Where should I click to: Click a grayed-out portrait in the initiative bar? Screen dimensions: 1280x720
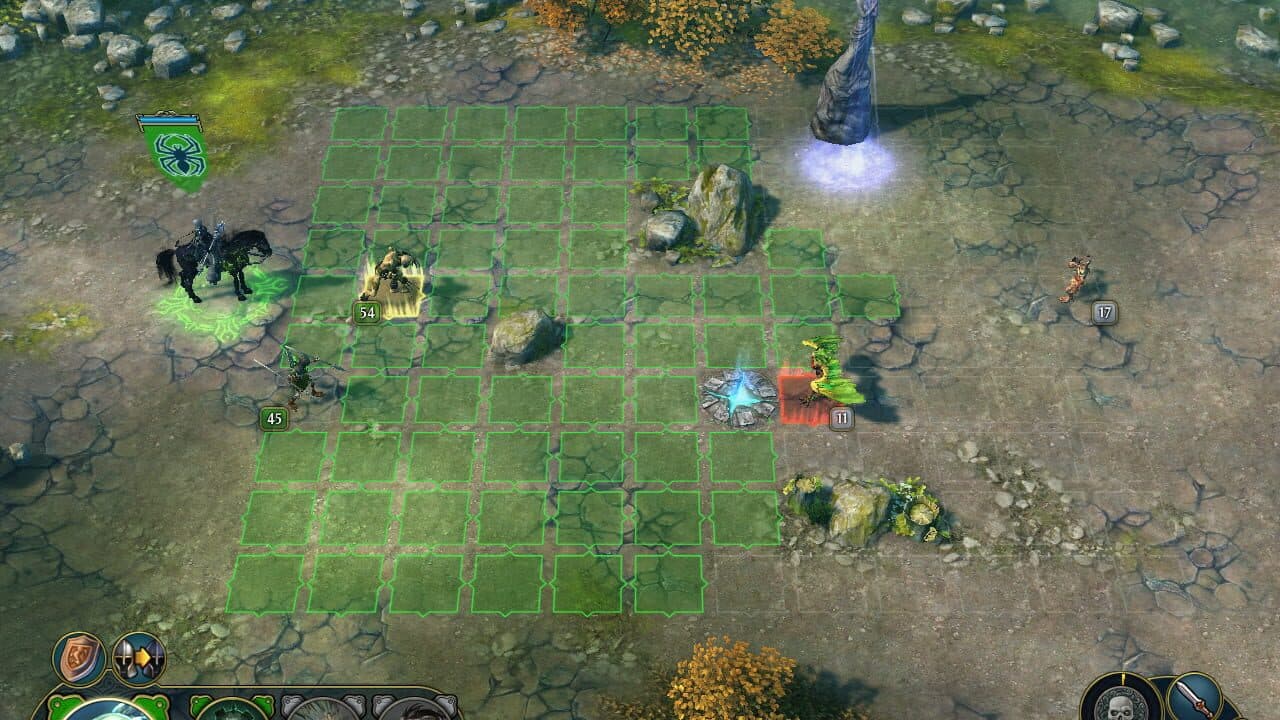pos(320,712)
